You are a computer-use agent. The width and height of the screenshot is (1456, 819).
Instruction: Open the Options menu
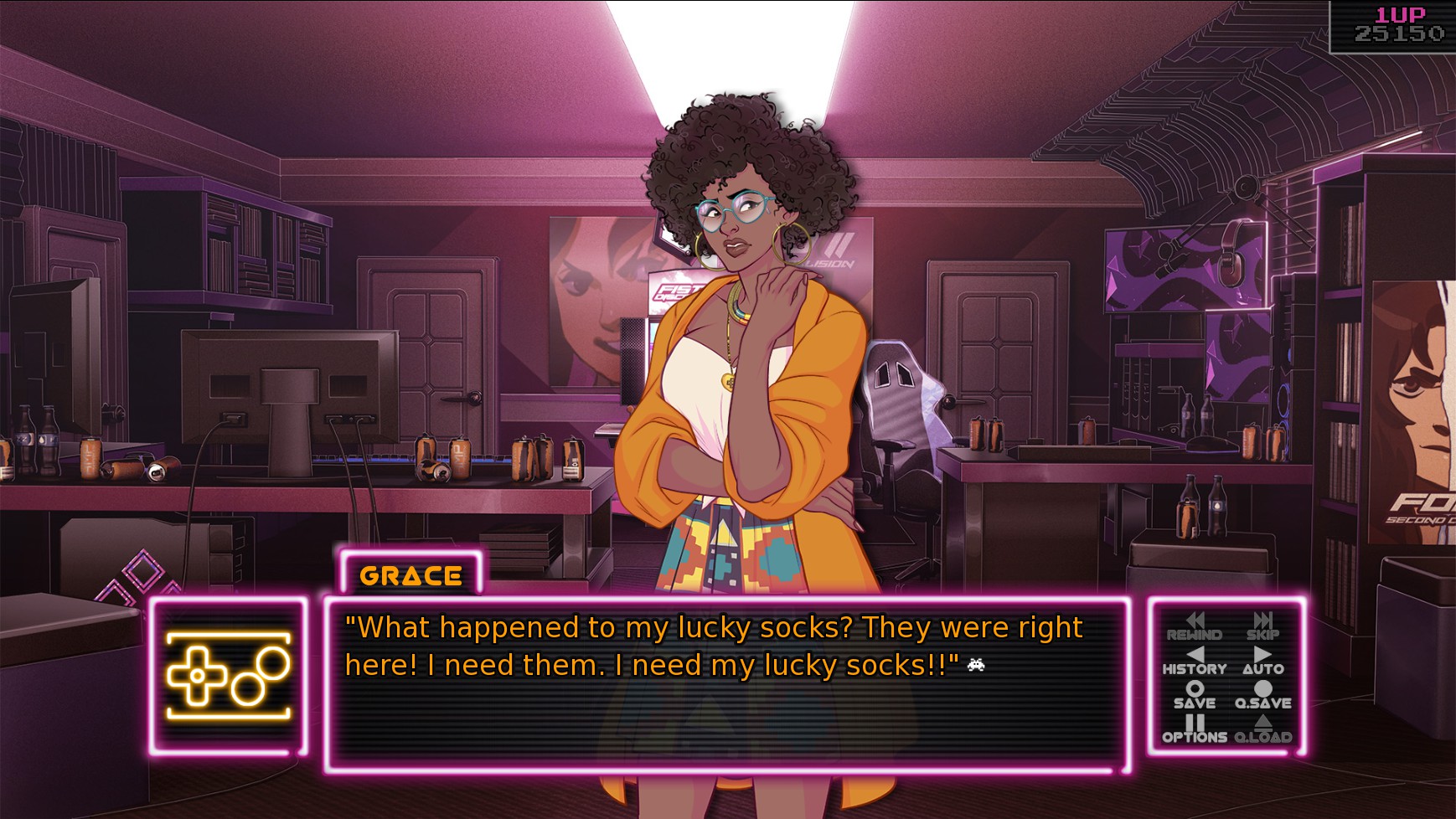(1194, 729)
